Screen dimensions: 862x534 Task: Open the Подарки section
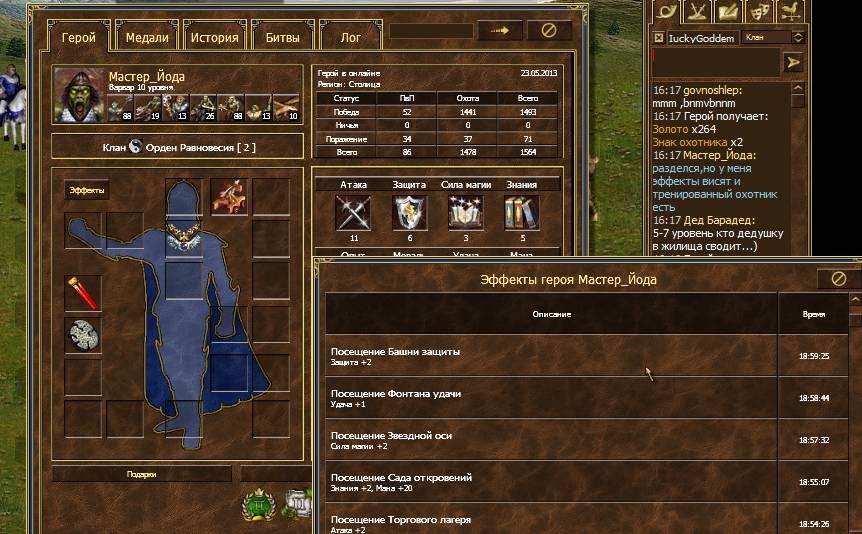coord(141,474)
